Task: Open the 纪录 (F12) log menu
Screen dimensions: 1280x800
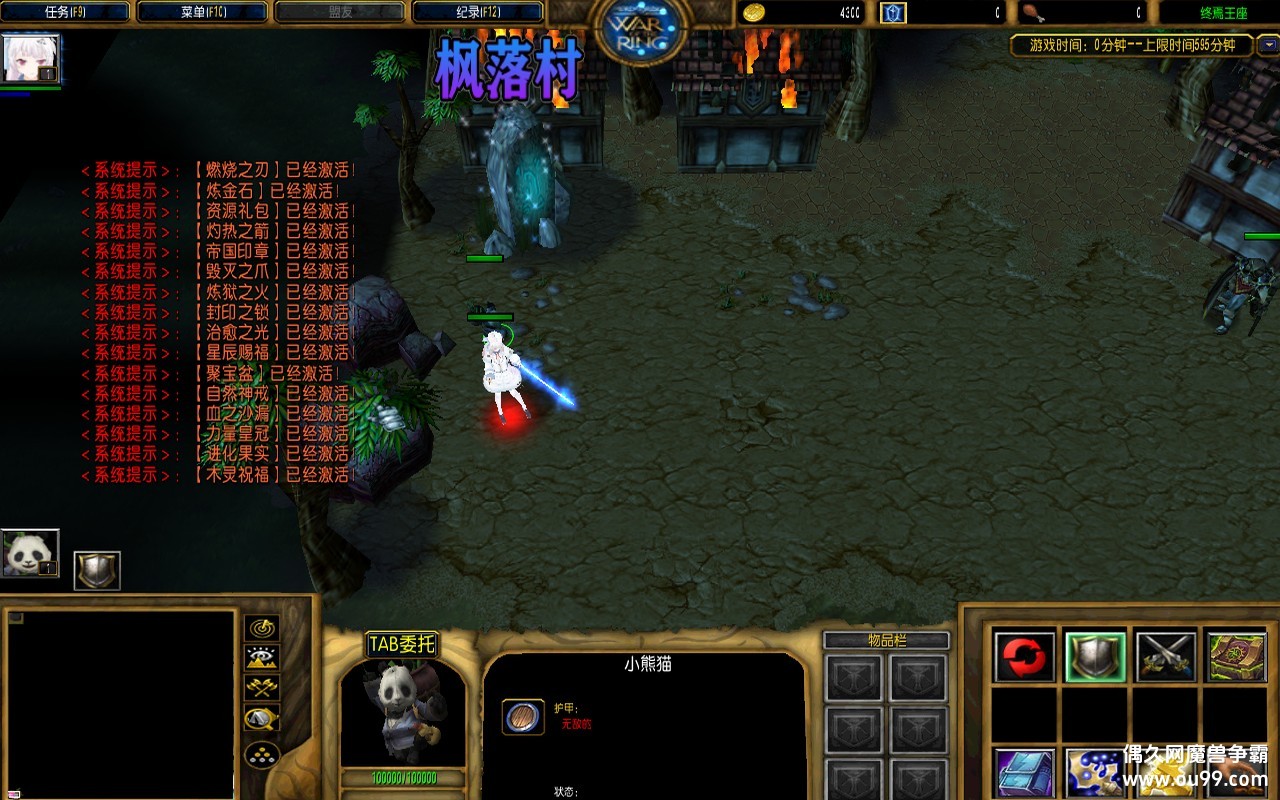Action: click(477, 12)
